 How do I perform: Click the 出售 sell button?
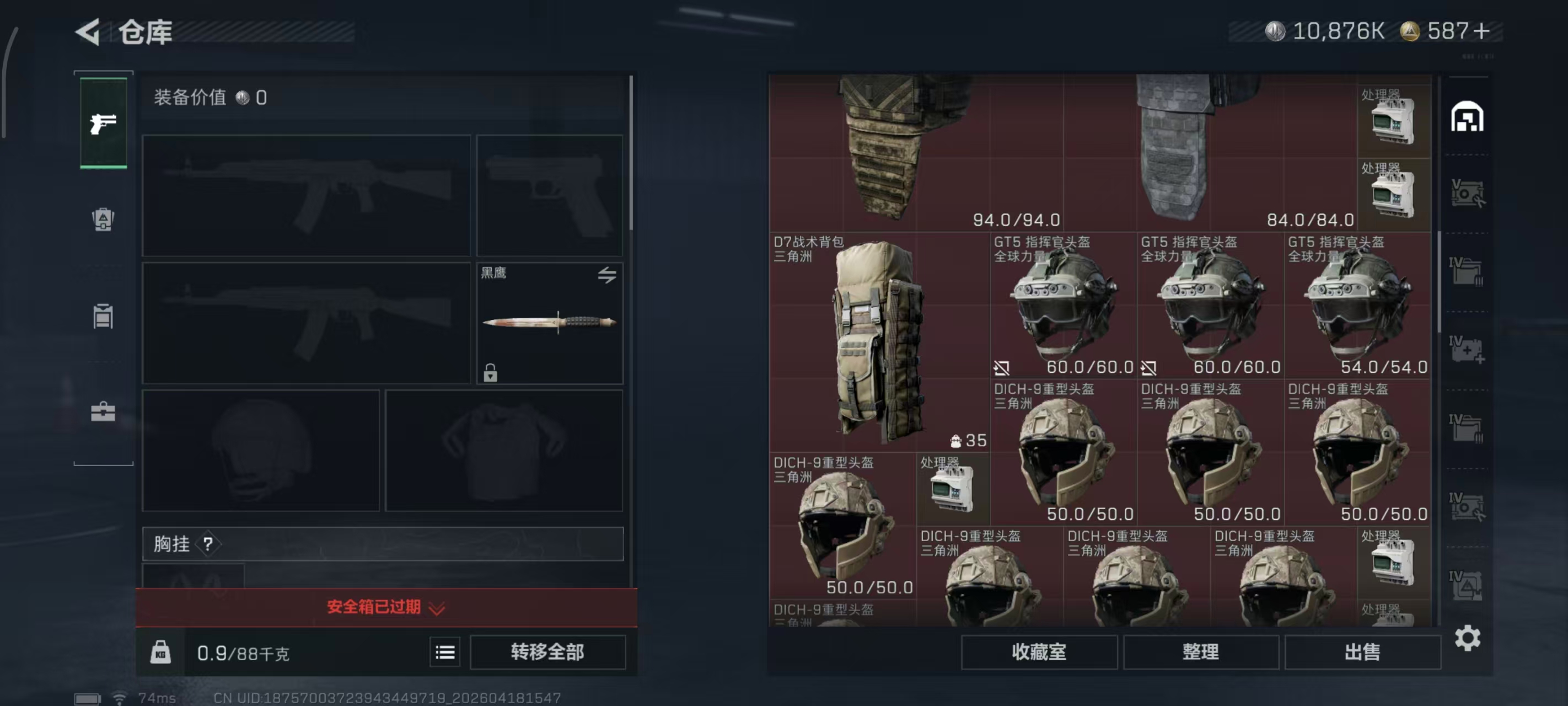pyautogui.click(x=1363, y=652)
